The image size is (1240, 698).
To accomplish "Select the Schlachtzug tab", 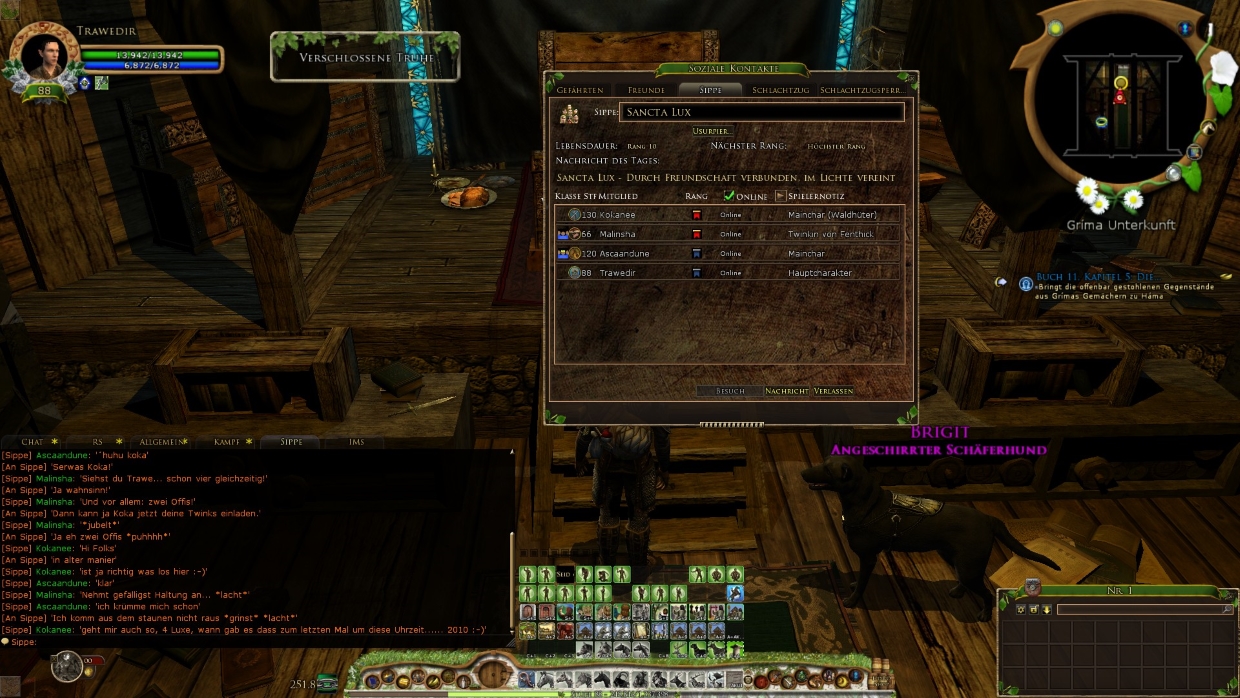I will (x=780, y=90).
